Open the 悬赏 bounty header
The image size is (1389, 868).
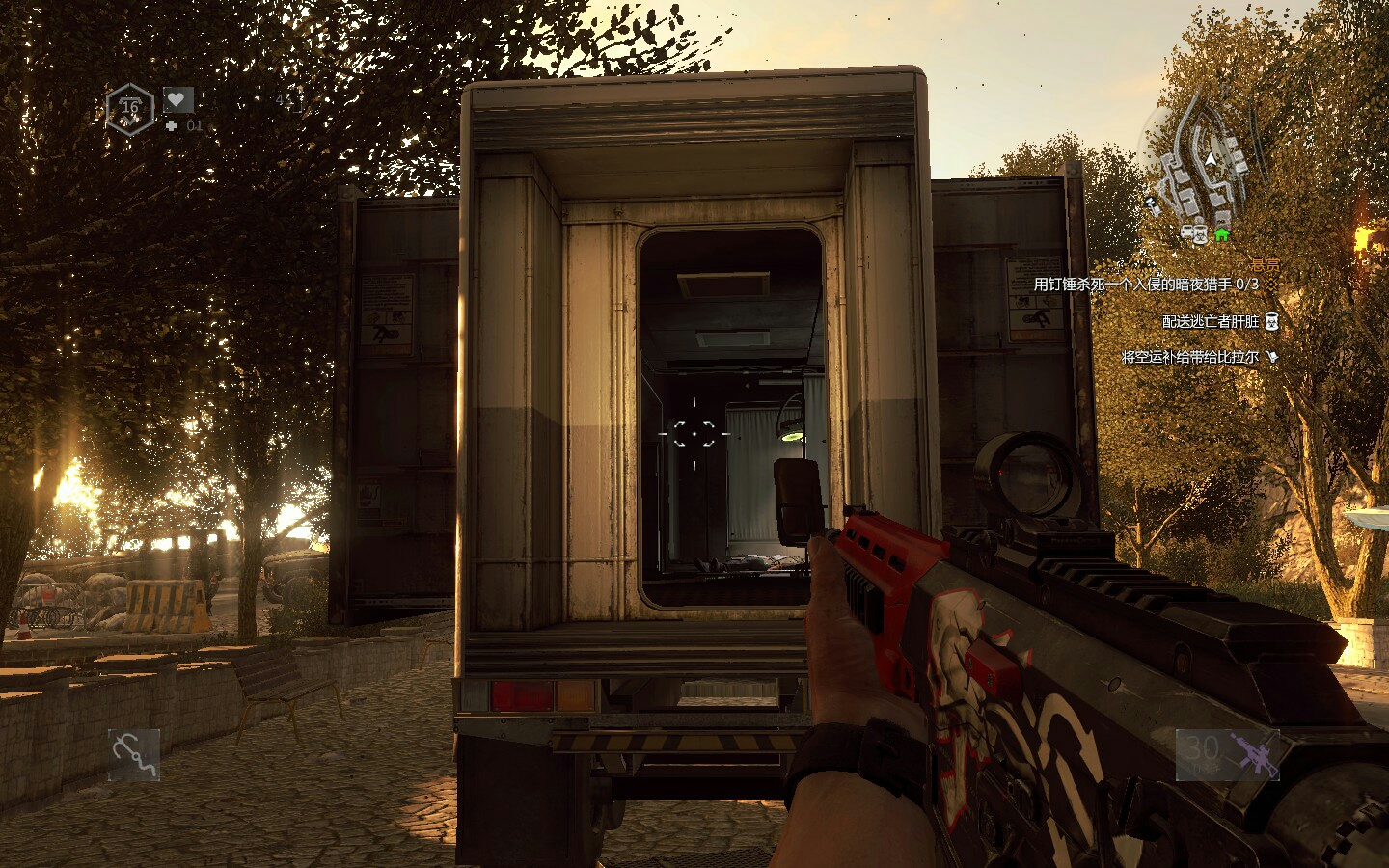(1265, 263)
